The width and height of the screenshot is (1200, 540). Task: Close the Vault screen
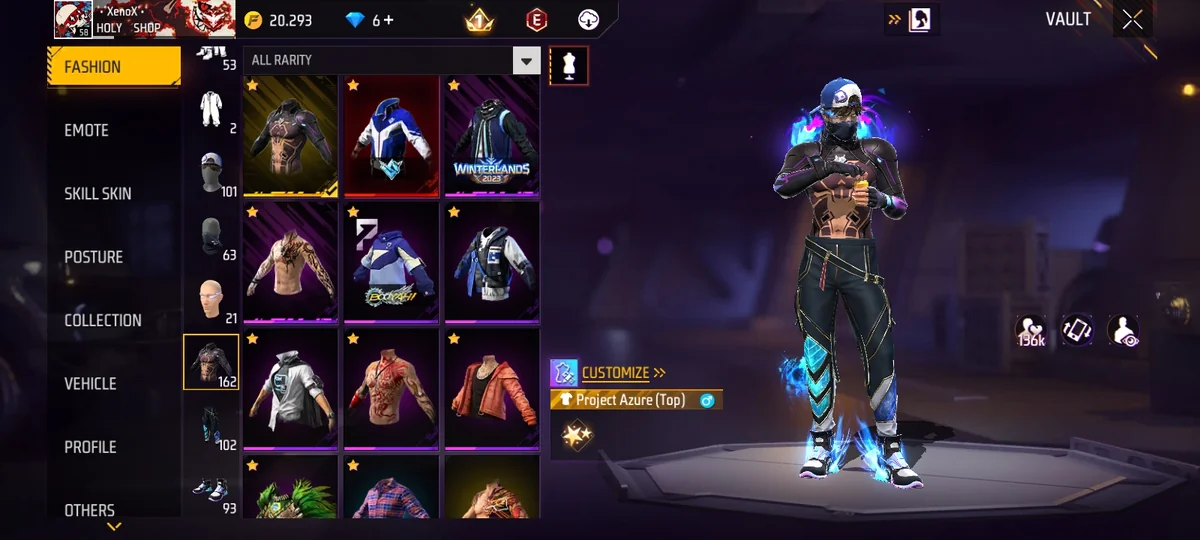1132,19
